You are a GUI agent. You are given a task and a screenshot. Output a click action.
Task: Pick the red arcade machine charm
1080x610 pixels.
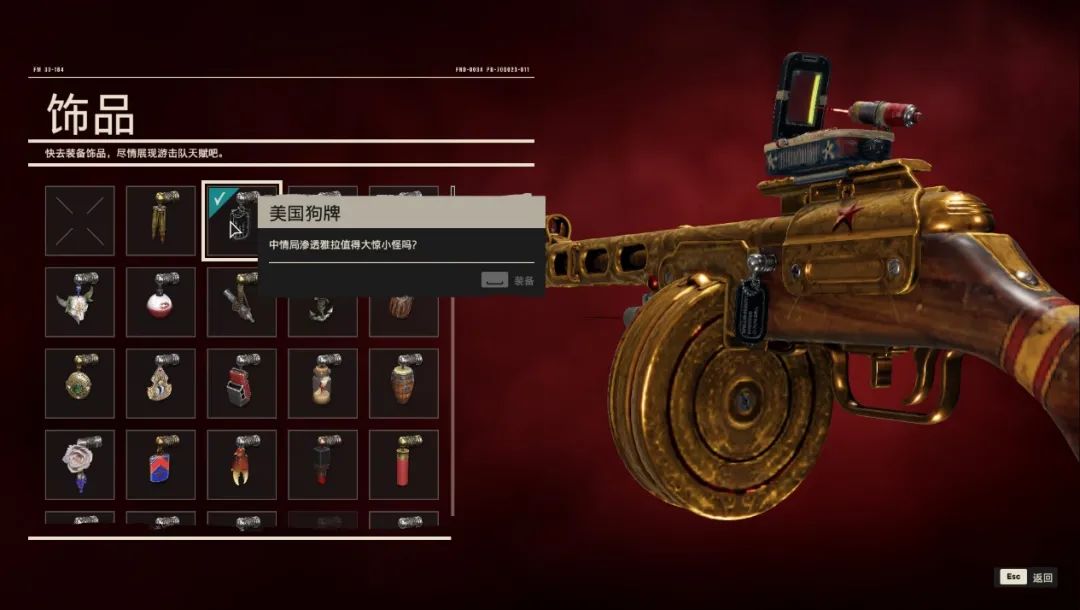click(242, 383)
